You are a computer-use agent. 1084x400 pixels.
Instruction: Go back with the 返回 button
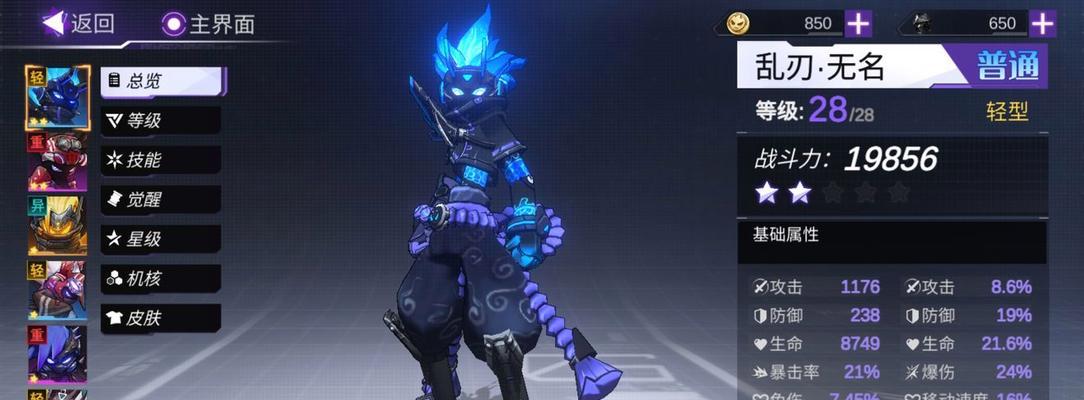coord(79,23)
